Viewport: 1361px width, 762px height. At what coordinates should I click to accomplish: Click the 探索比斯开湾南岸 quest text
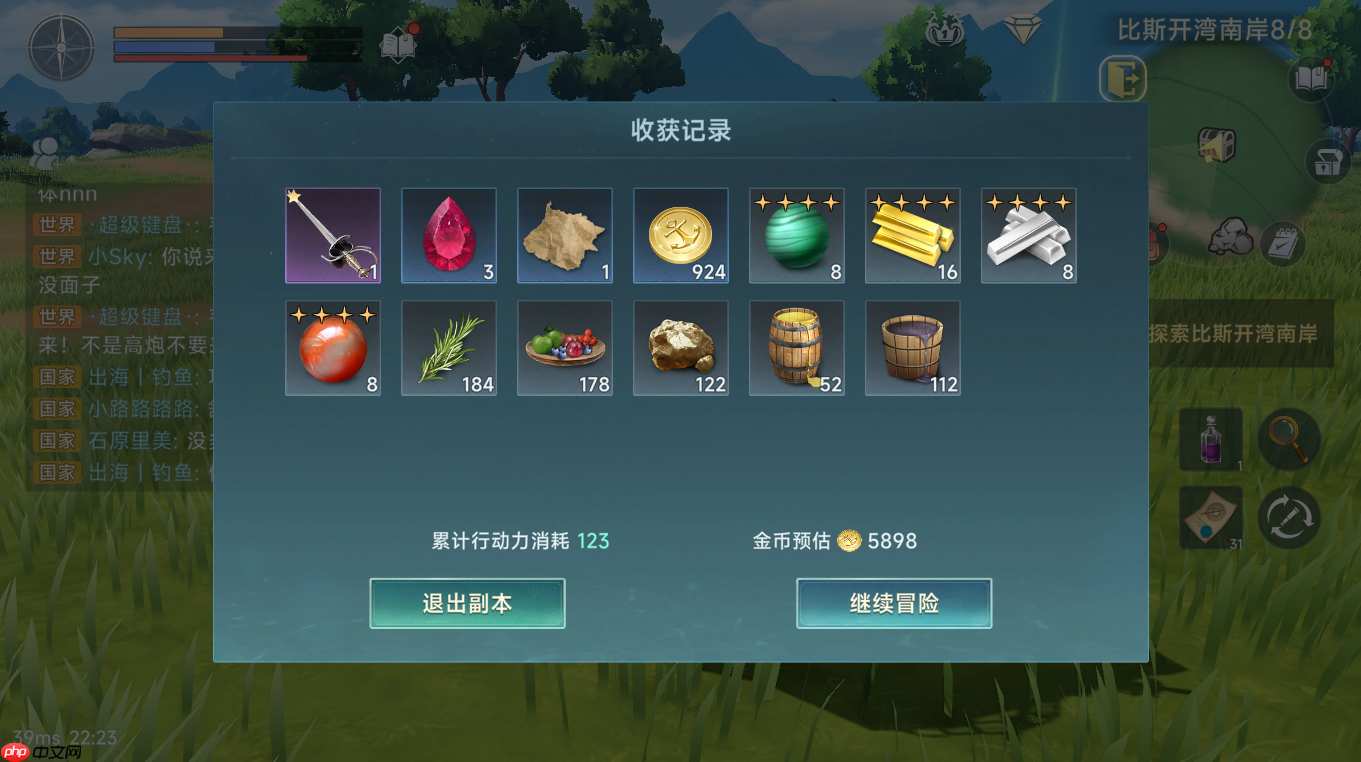point(1235,332)
